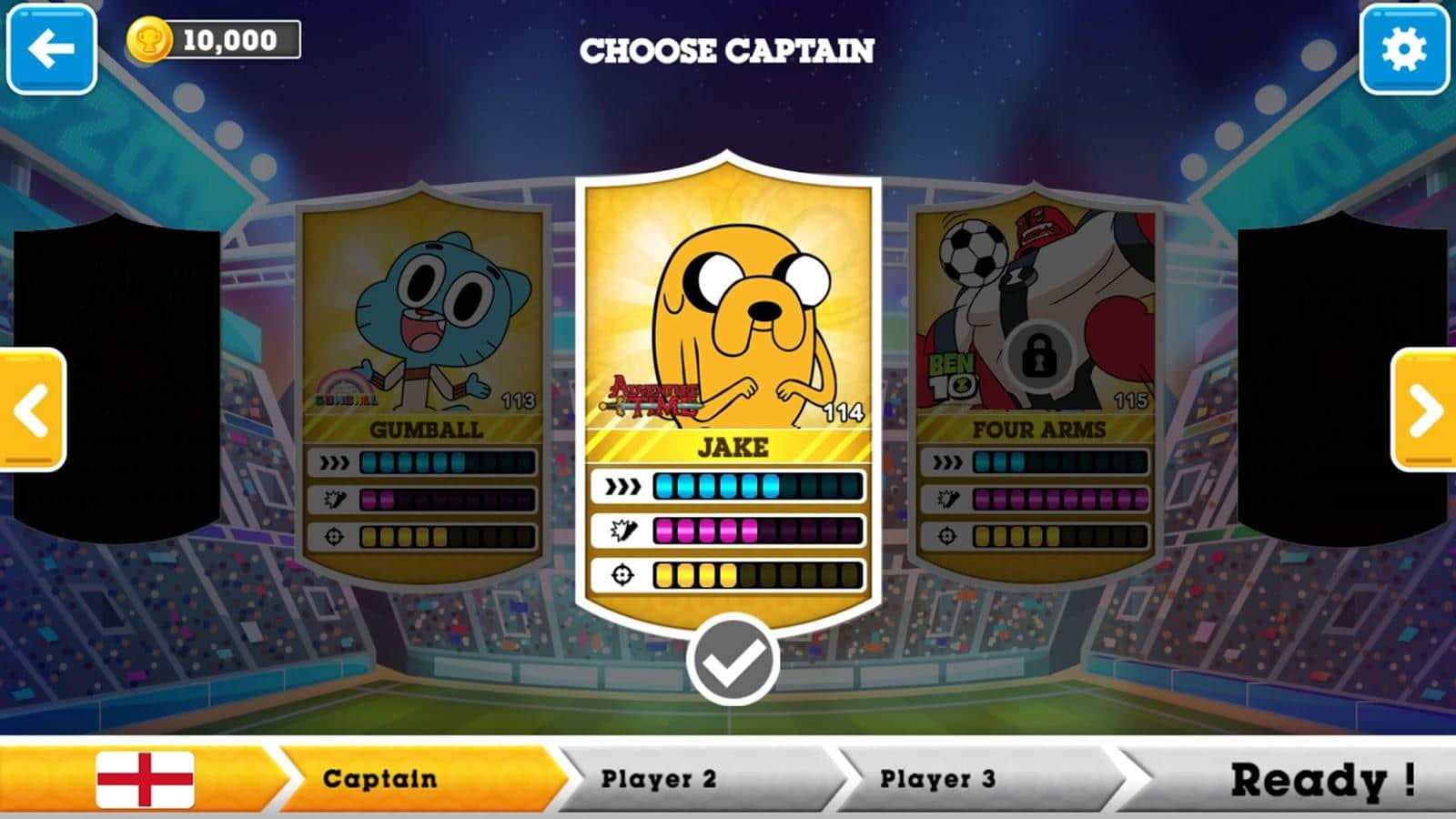Show previous characters with left arrow
Viewport: 1456px width, 819px height.
32,410
